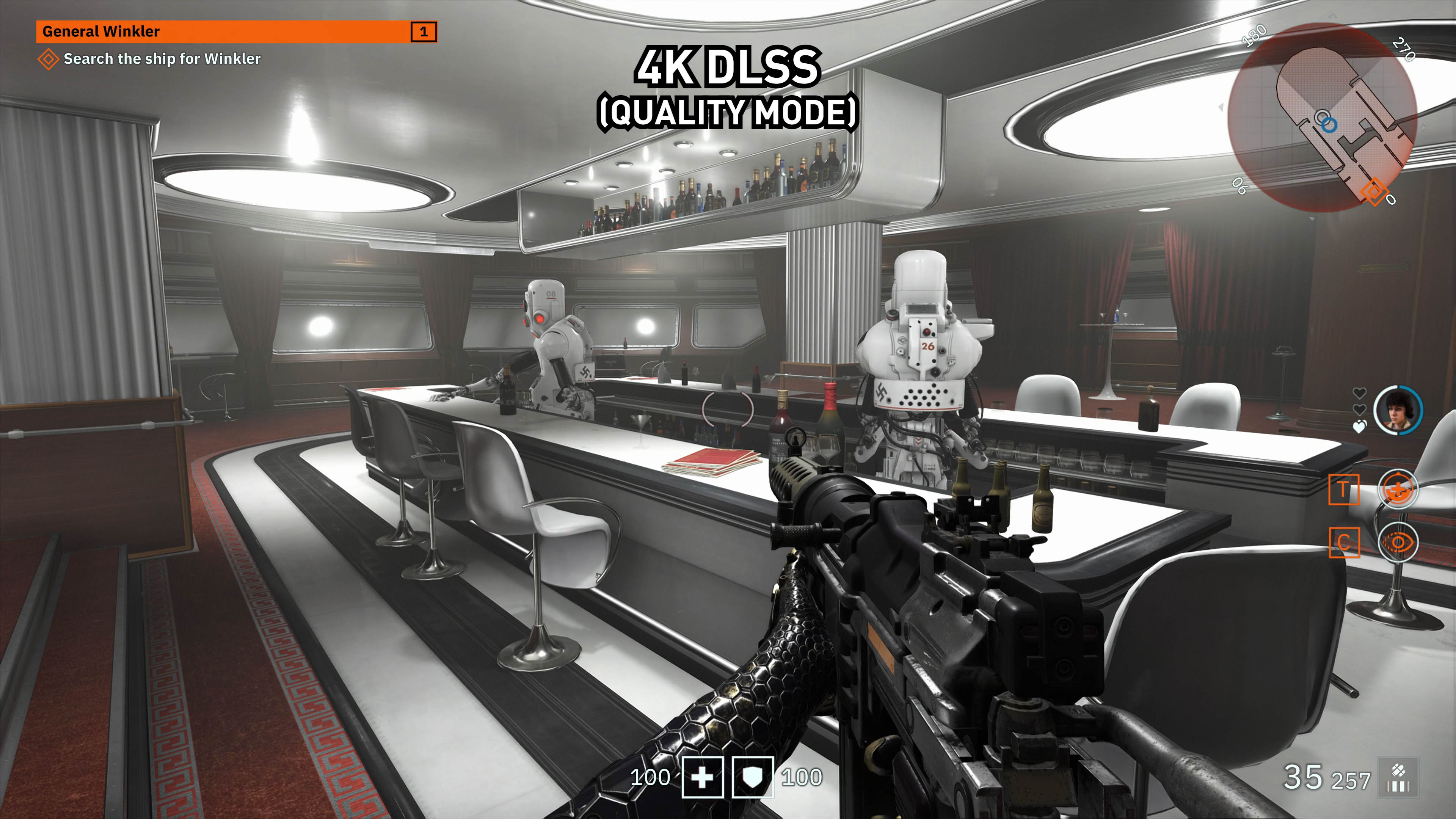Select the co-op partner portrait
1456x819 pixels.
(x=1398, y=410)
